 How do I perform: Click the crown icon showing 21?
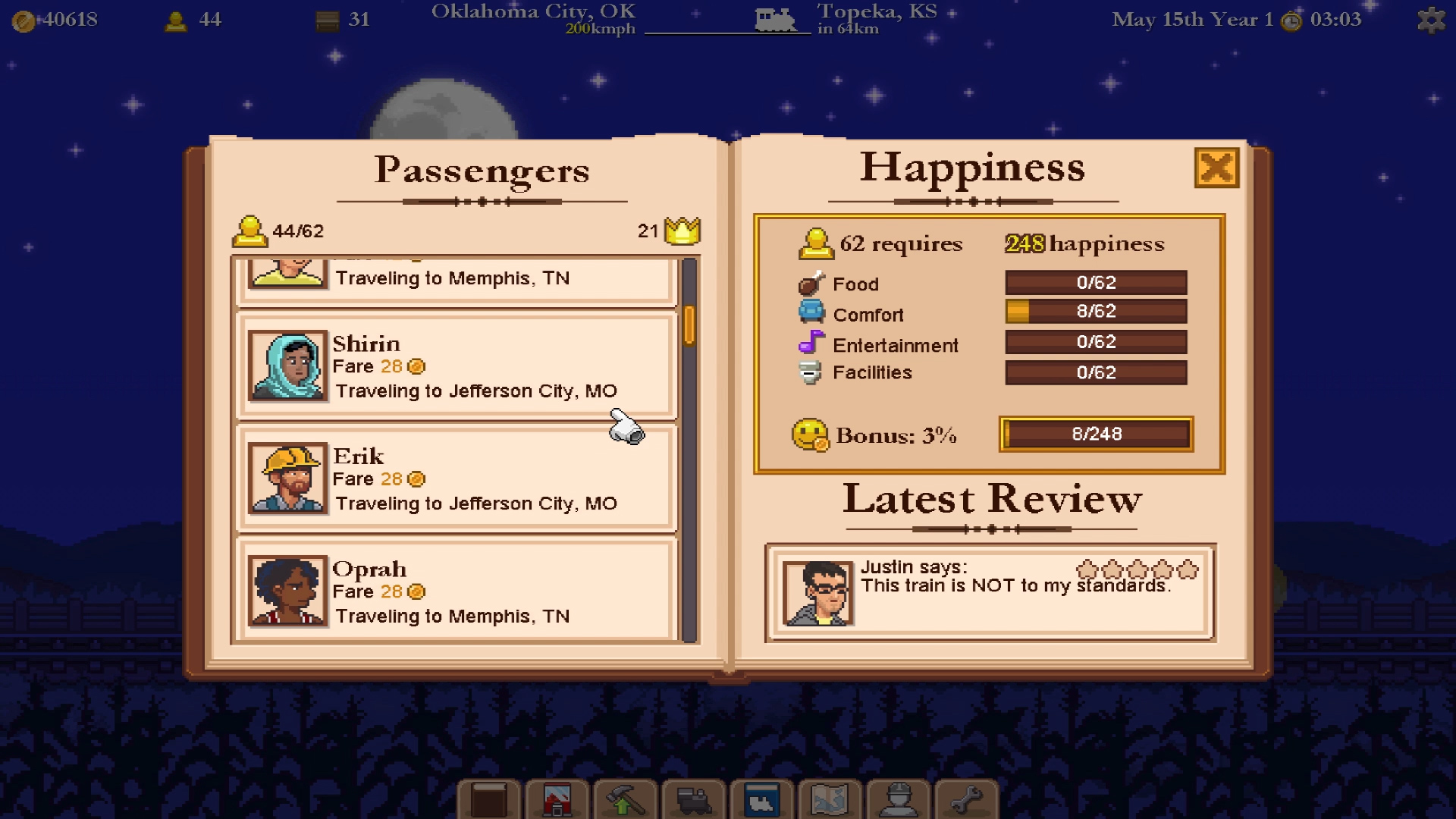pyautogui.click(x=682, y=231)
